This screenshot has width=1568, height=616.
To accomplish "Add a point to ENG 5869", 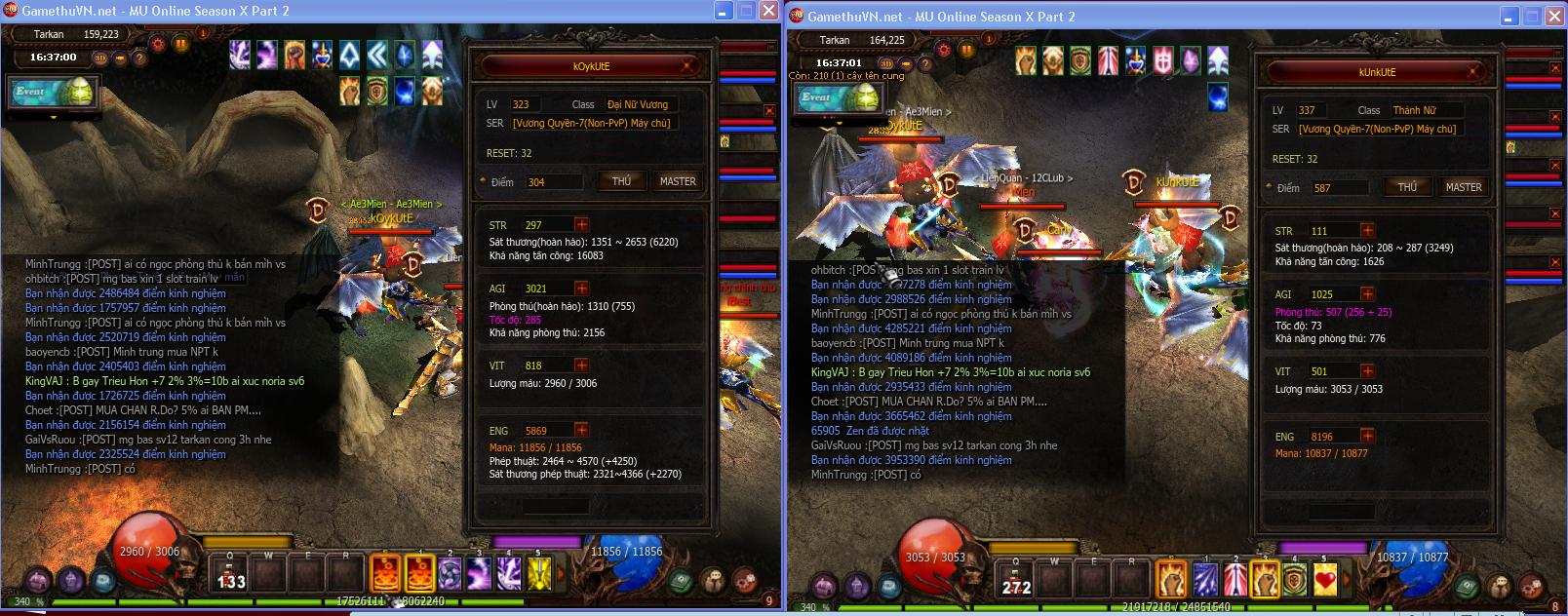I will [x=582, y=431].
